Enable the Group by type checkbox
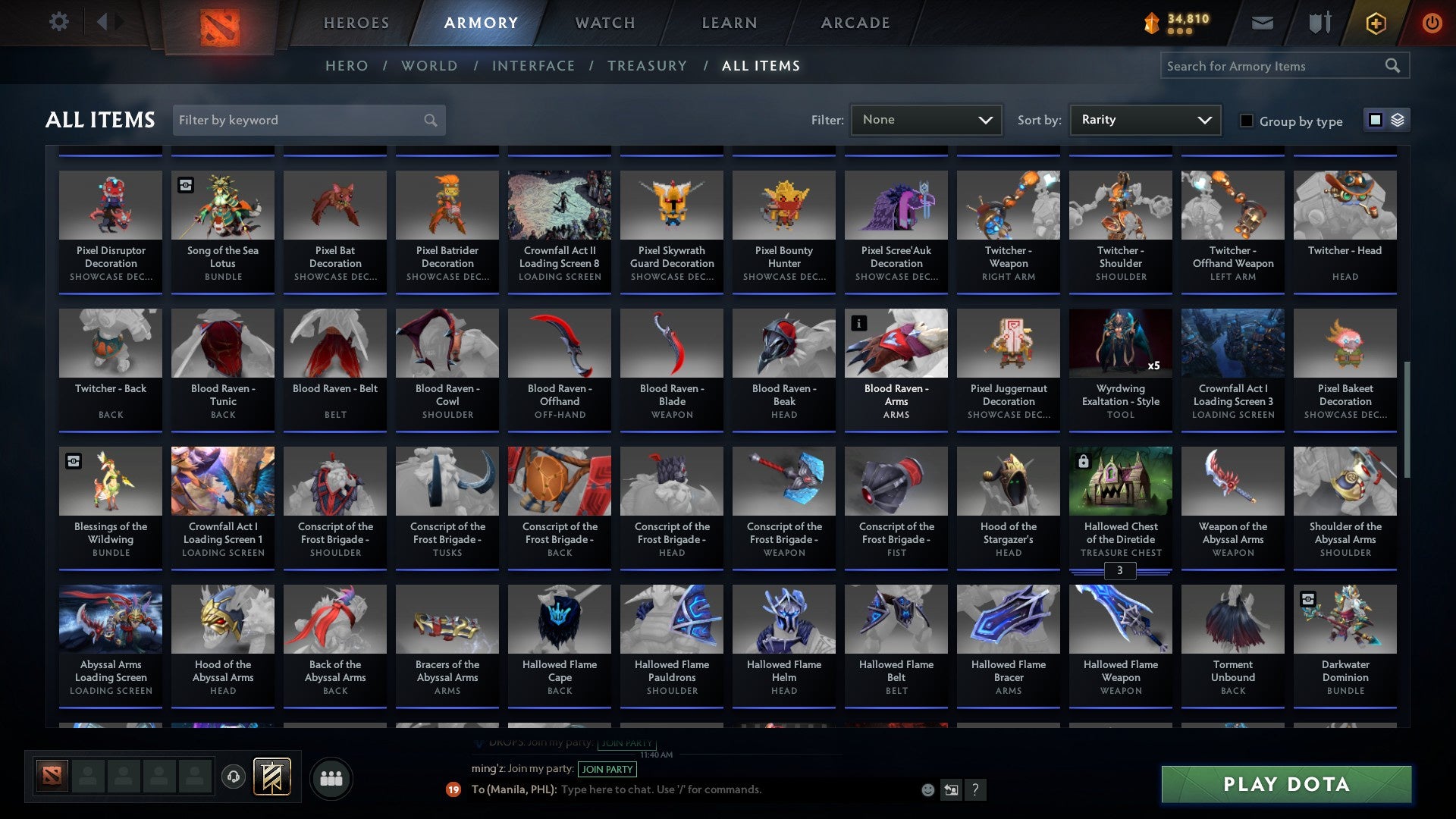 (x=1247, y=120)
